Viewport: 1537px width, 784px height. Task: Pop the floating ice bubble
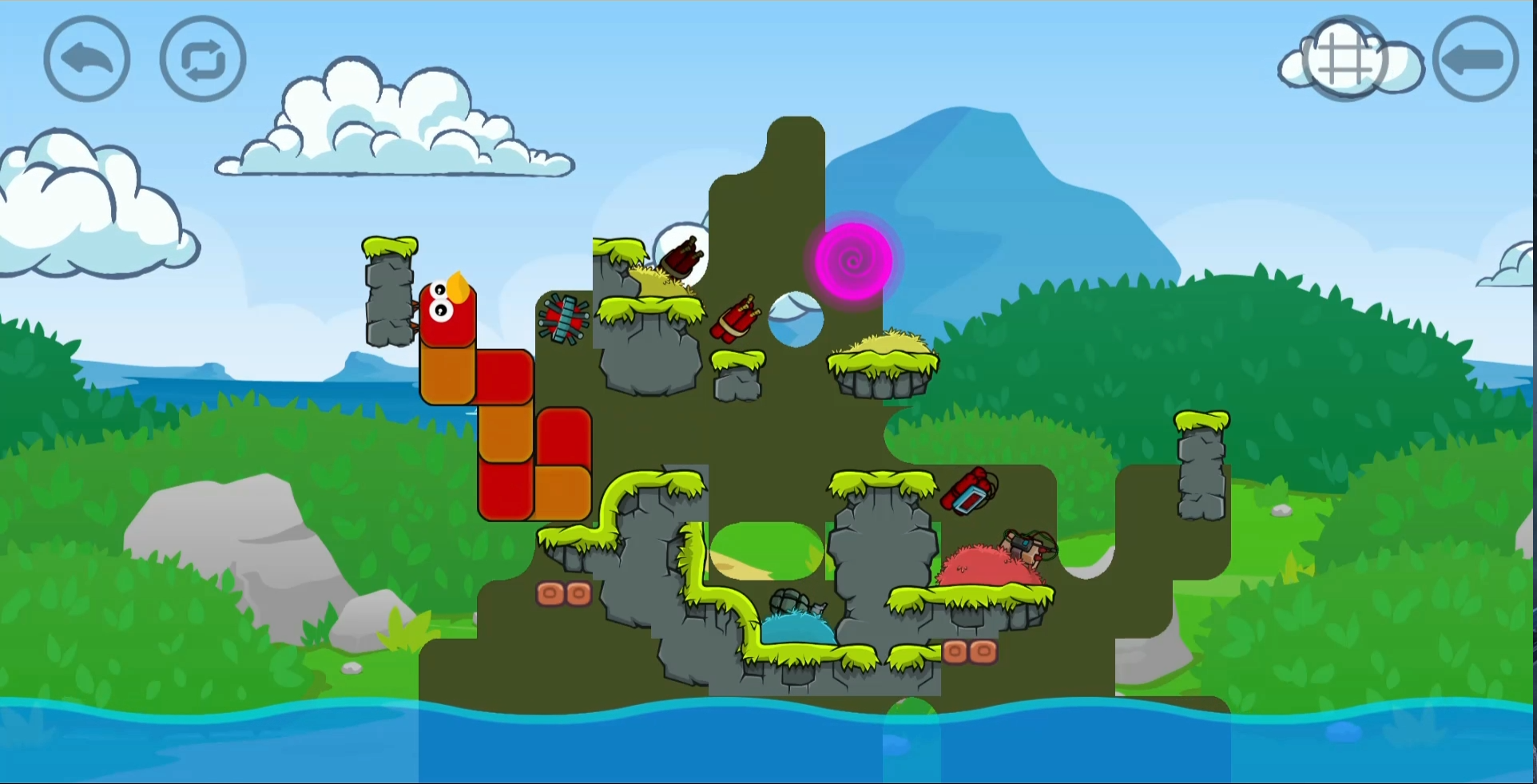pyautogui.click(x=794, y=319)
